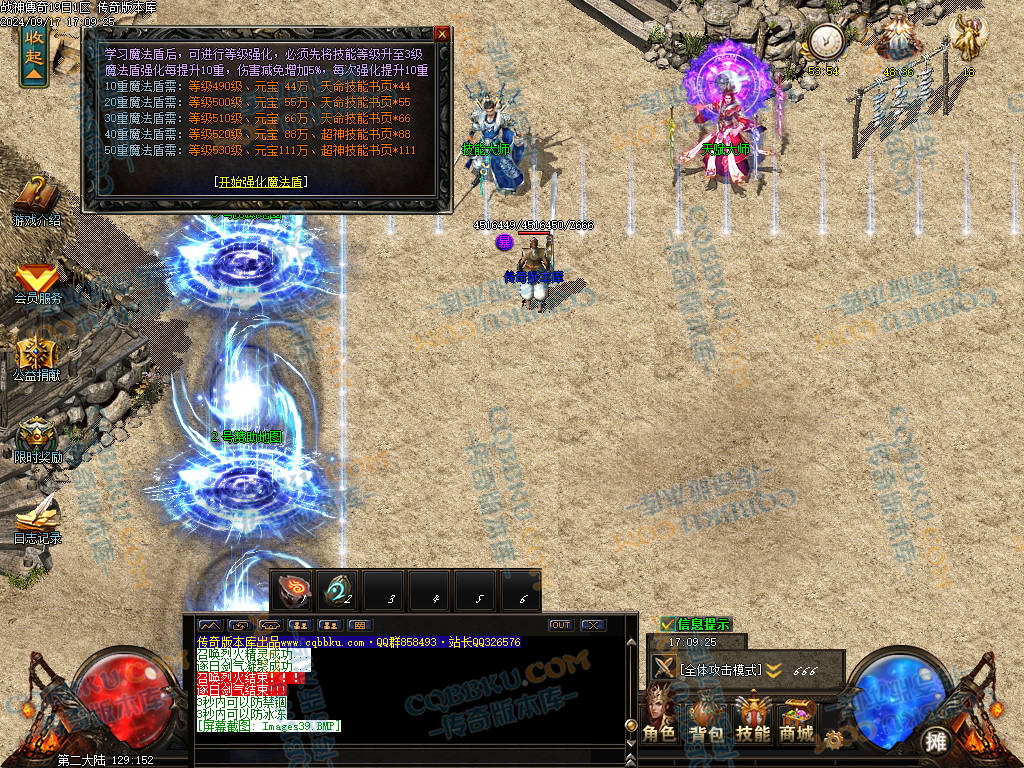This screenshot has width=1024, height=768.
Task: Click the OUT button on chat panel
Action: 560,625
